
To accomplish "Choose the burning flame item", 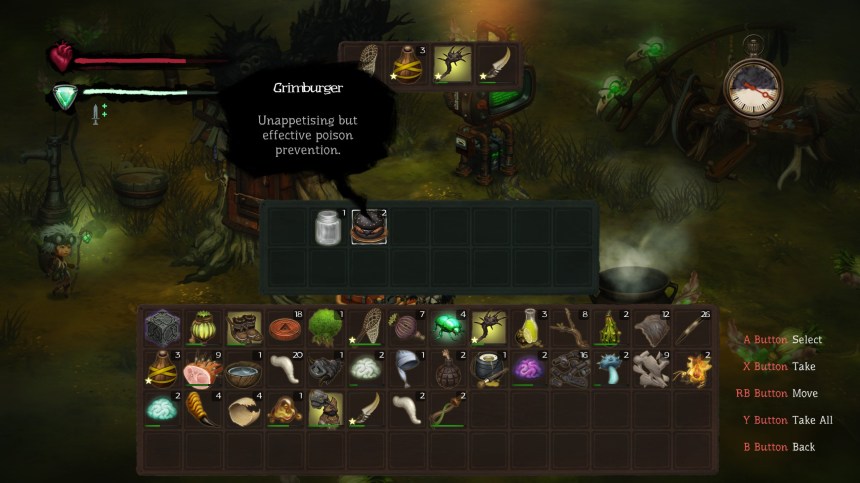I will pos(692,369).
